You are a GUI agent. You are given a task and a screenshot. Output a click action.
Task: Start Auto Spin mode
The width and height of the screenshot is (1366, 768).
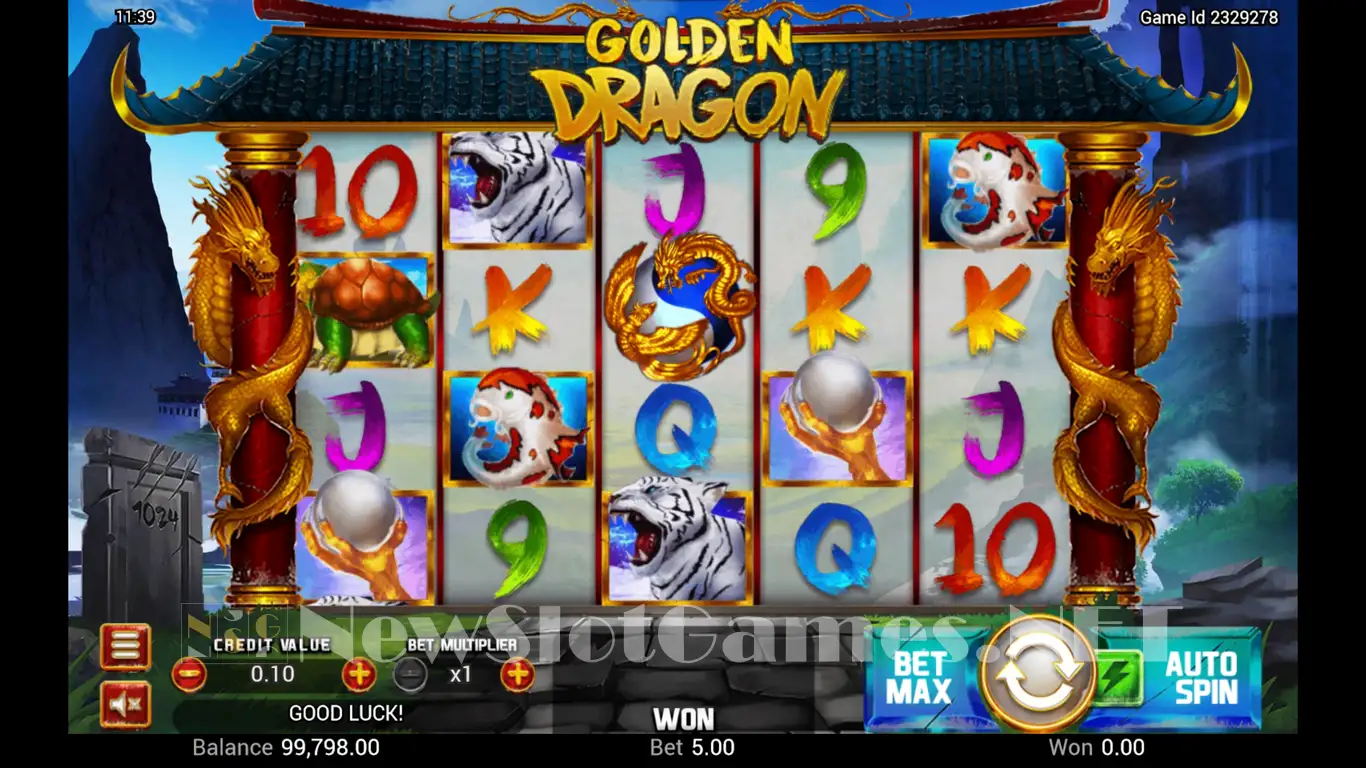1201,678
